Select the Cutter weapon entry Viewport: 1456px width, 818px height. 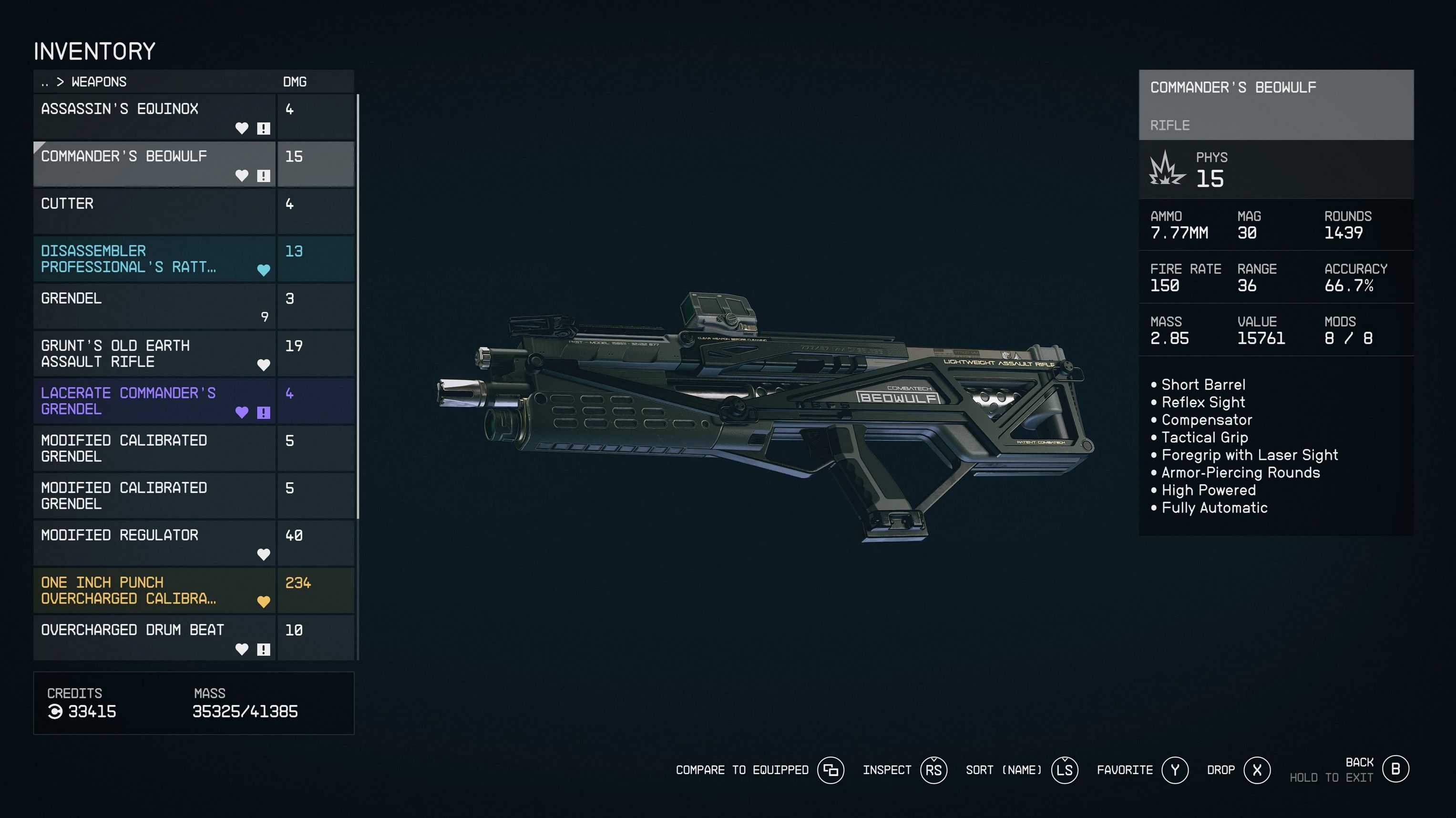point(154,212)
